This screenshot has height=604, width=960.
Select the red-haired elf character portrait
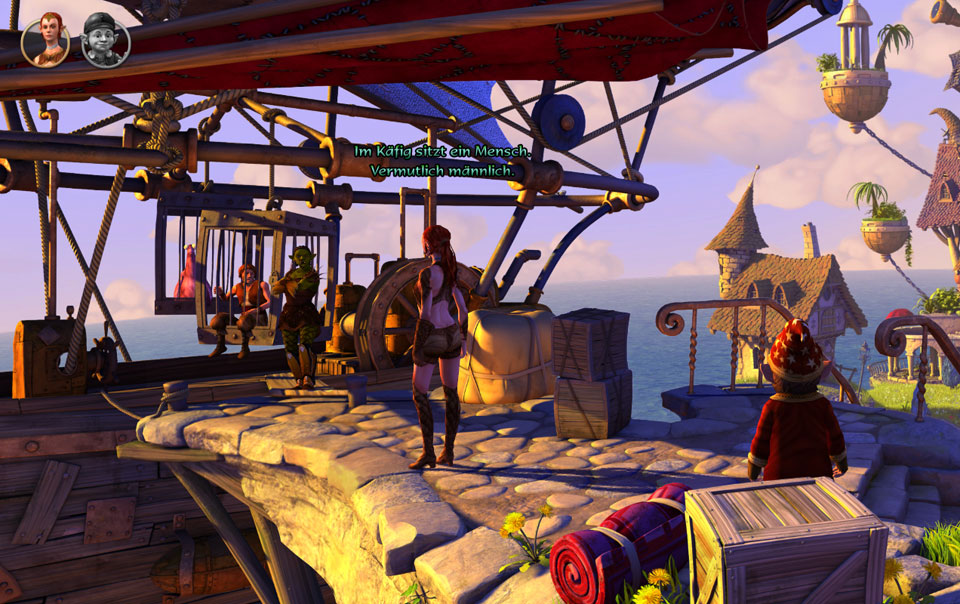coord(45,42)
